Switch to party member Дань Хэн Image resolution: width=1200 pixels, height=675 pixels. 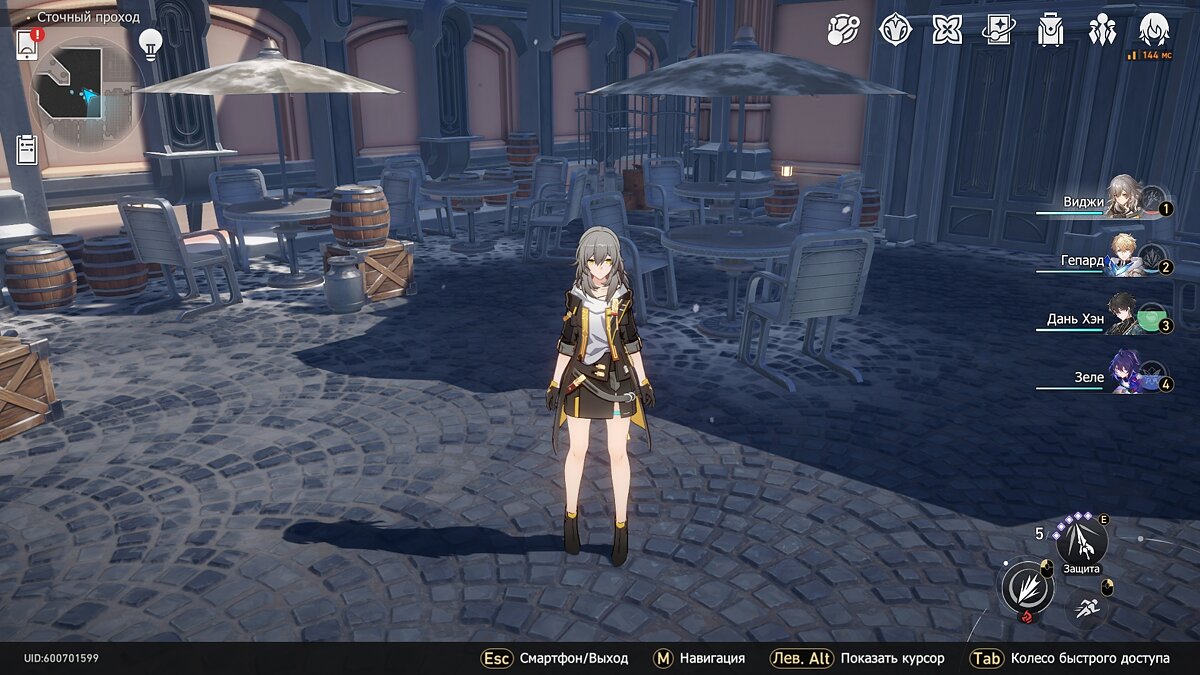coord(1125,313)
